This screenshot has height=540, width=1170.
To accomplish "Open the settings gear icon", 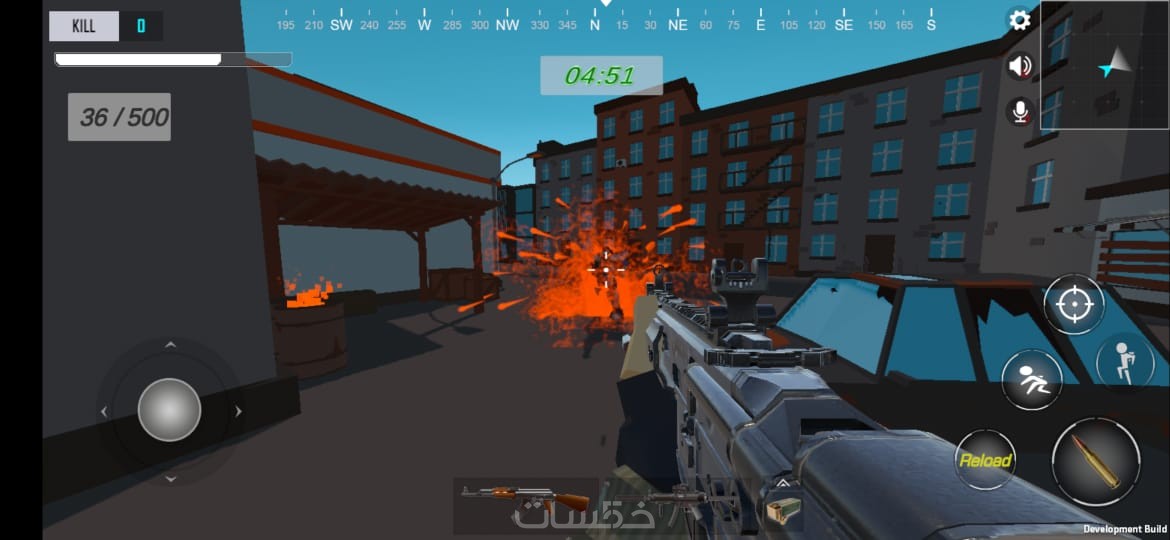I will (x=1020, y=20).
